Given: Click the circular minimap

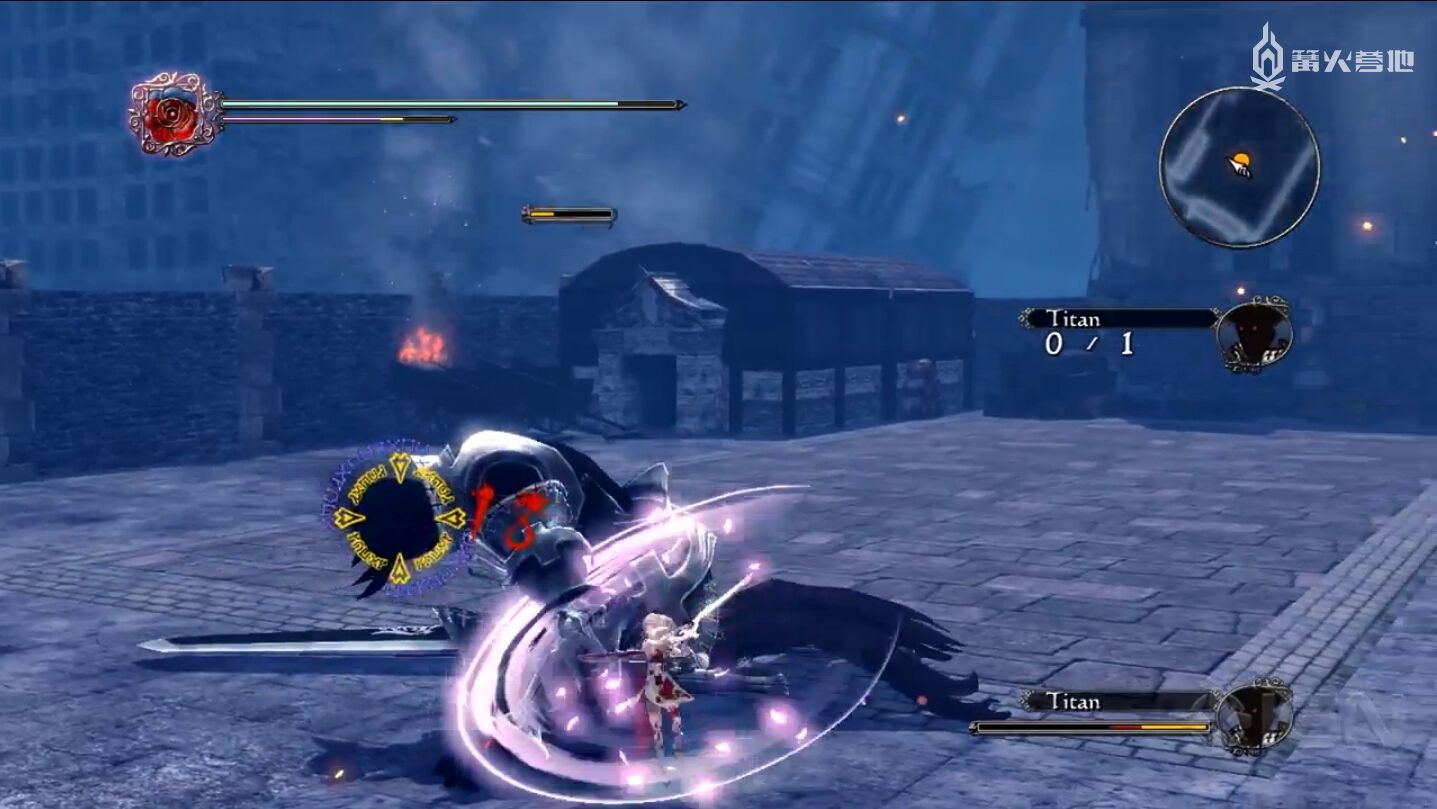Looking at the screenshot, I should pos(1239,167).
